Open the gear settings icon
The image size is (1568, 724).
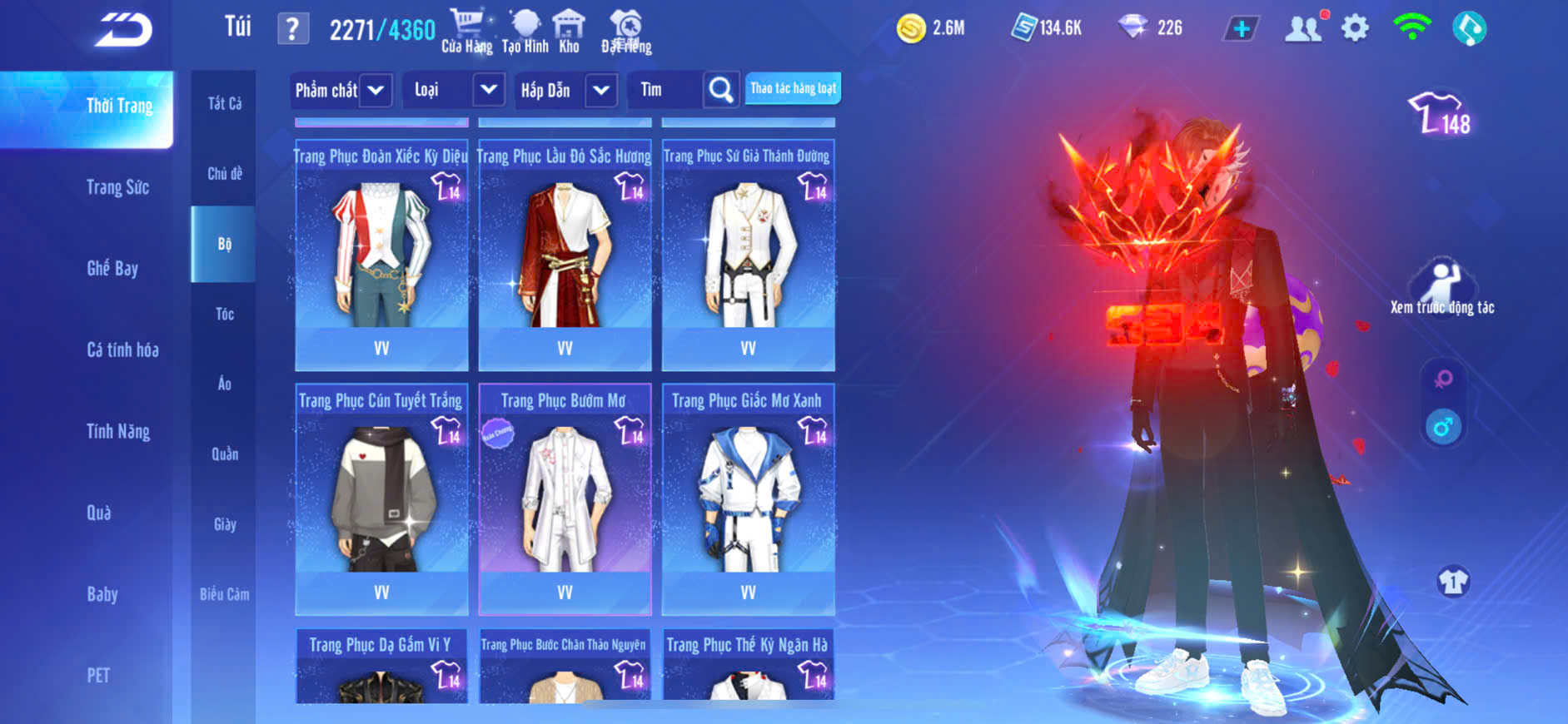click(x=1355, y=28)
